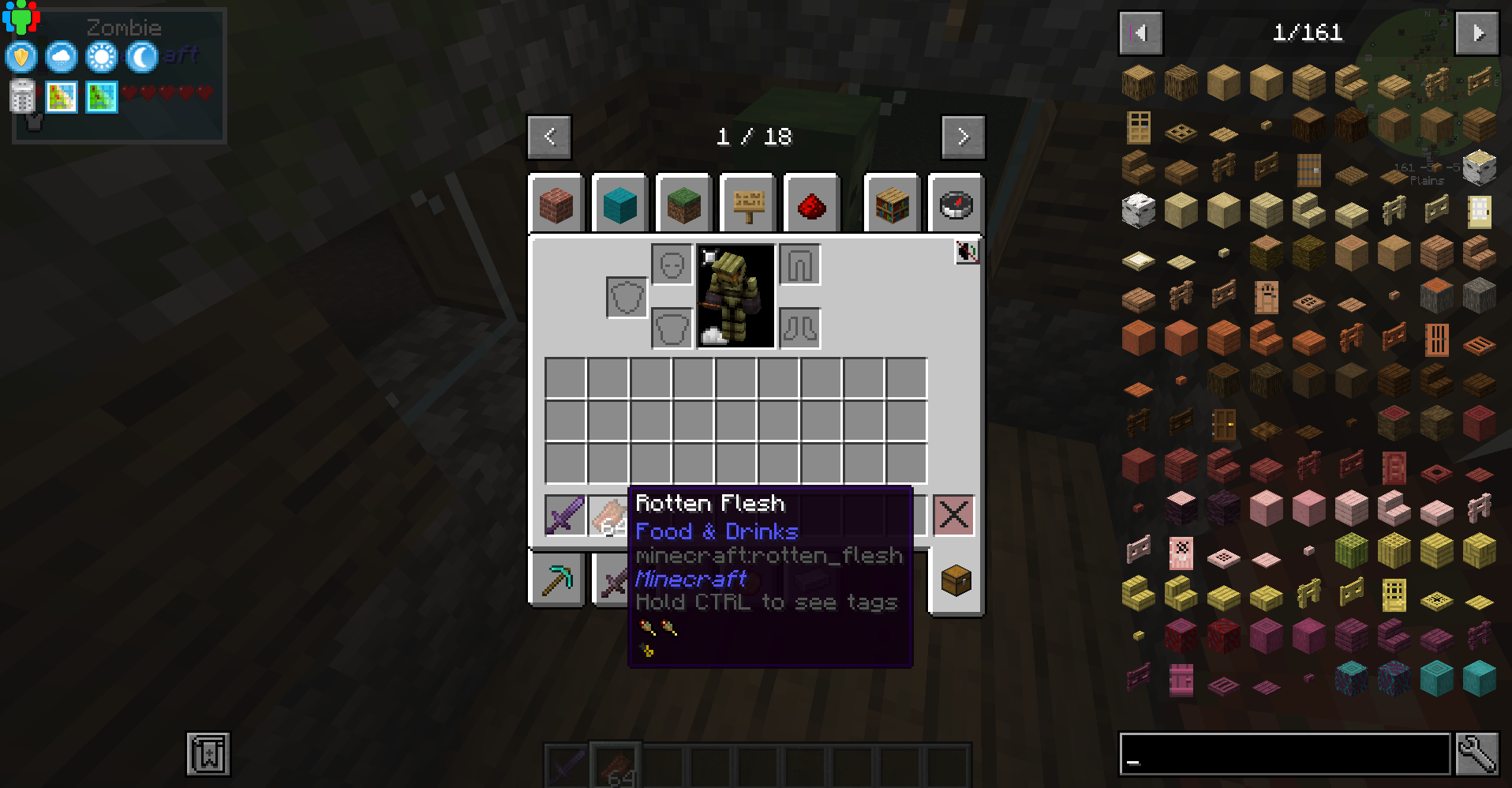Image resolution: width=1512 pixels, height=788 pixels.
Task: Toggle the chest icon below the red X
Action: pyautogui.click(x=955, y=580)
